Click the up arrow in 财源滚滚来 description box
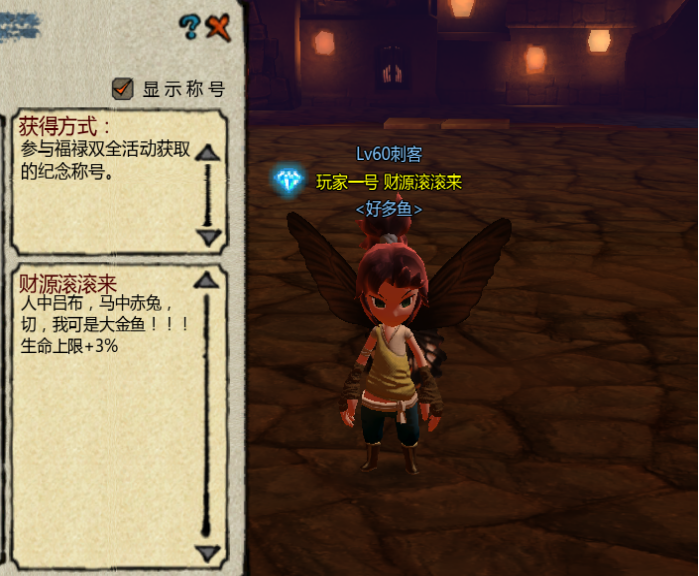Image resolution: width=699 pixels, height=576 pixels. coord(207,281)
